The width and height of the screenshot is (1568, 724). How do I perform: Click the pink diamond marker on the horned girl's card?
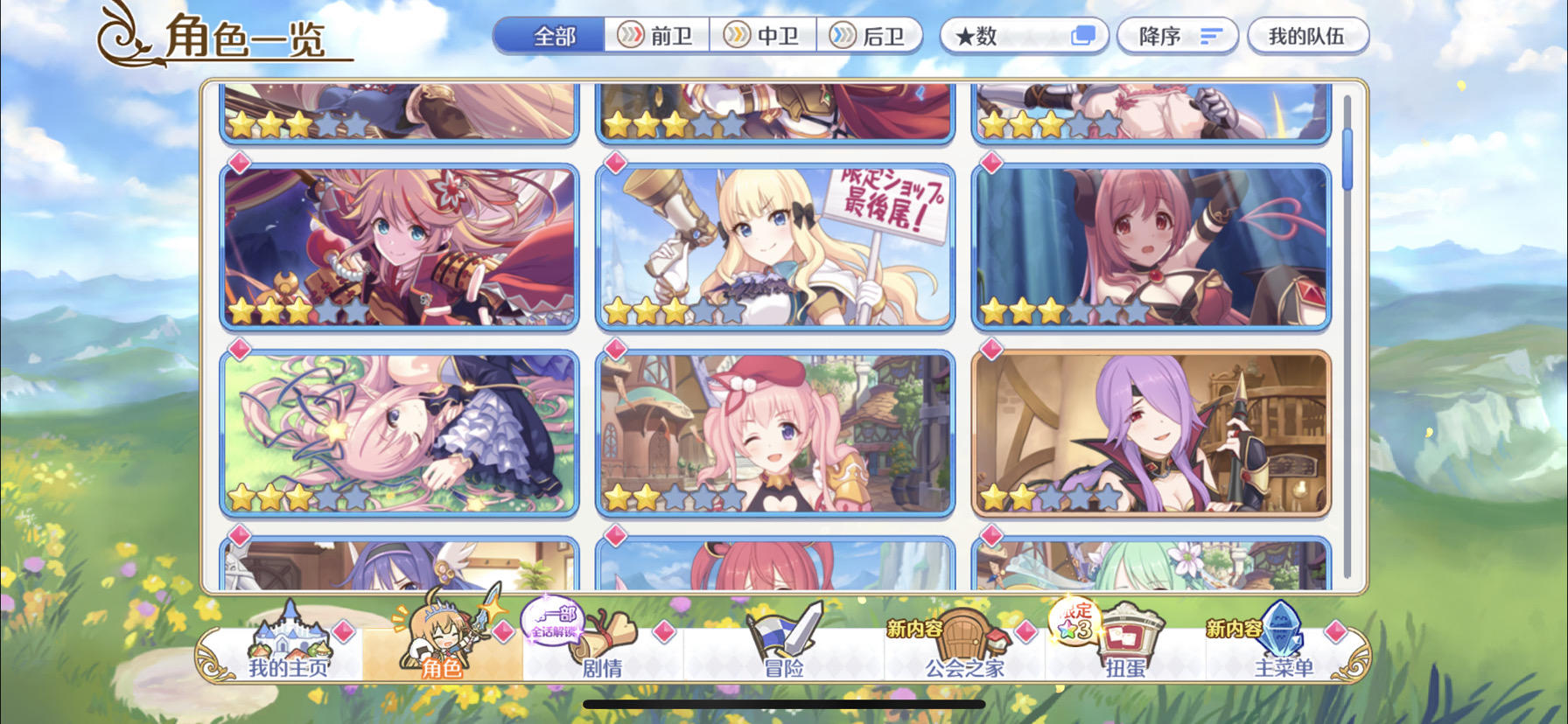[x=990, y=163]
